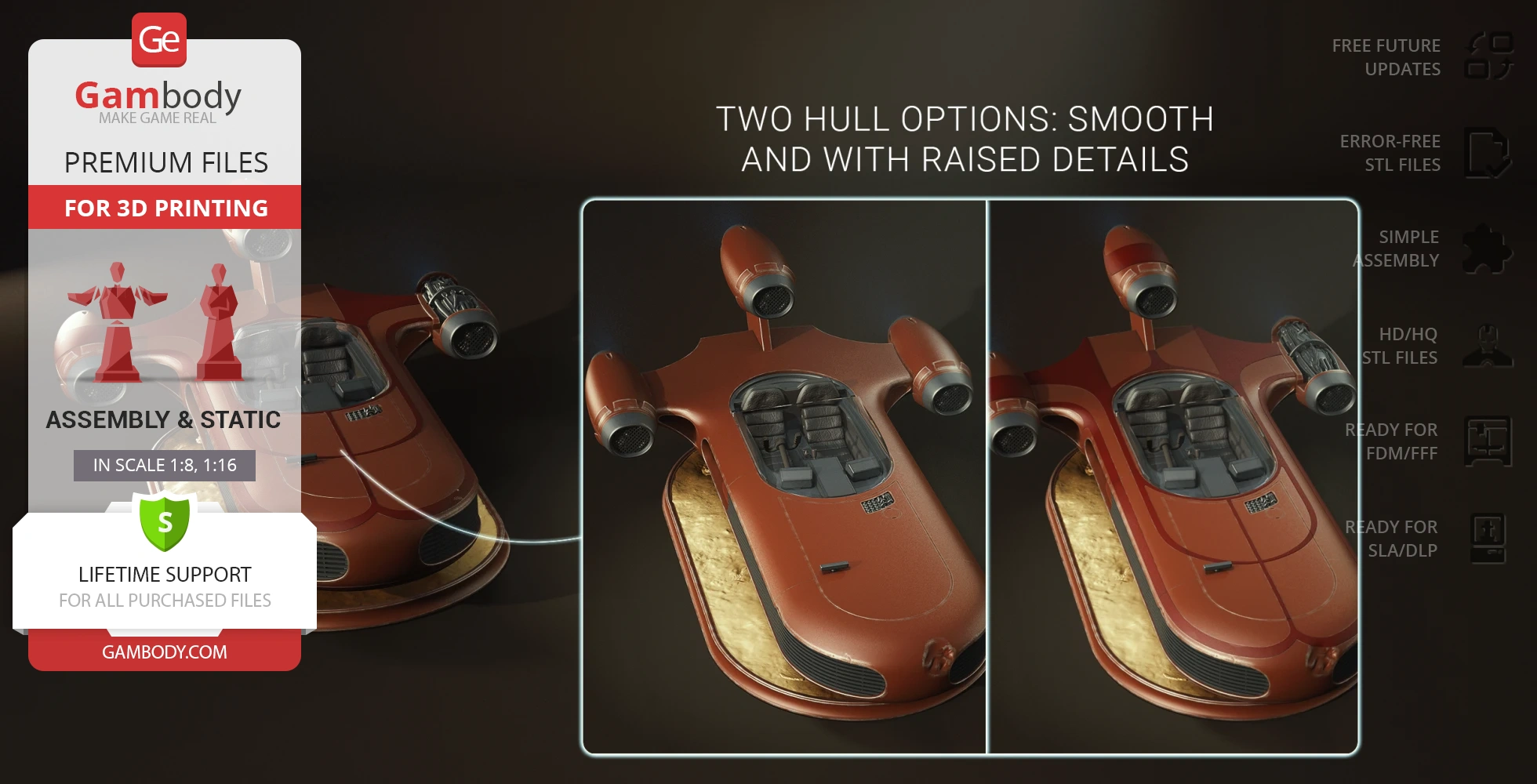Click the red Ge logo badge

point(159,39)
